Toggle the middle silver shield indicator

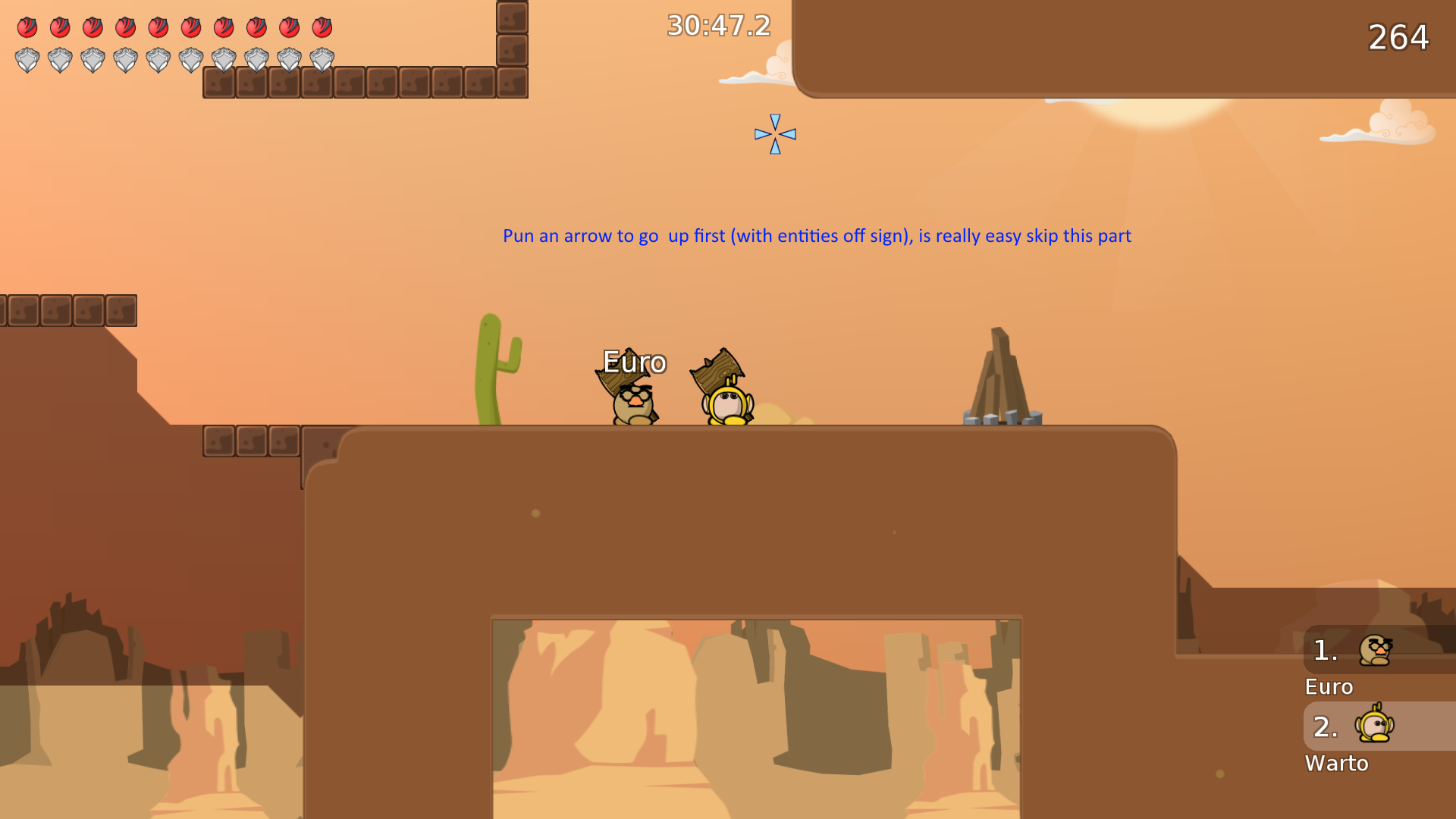coord(159,59)
